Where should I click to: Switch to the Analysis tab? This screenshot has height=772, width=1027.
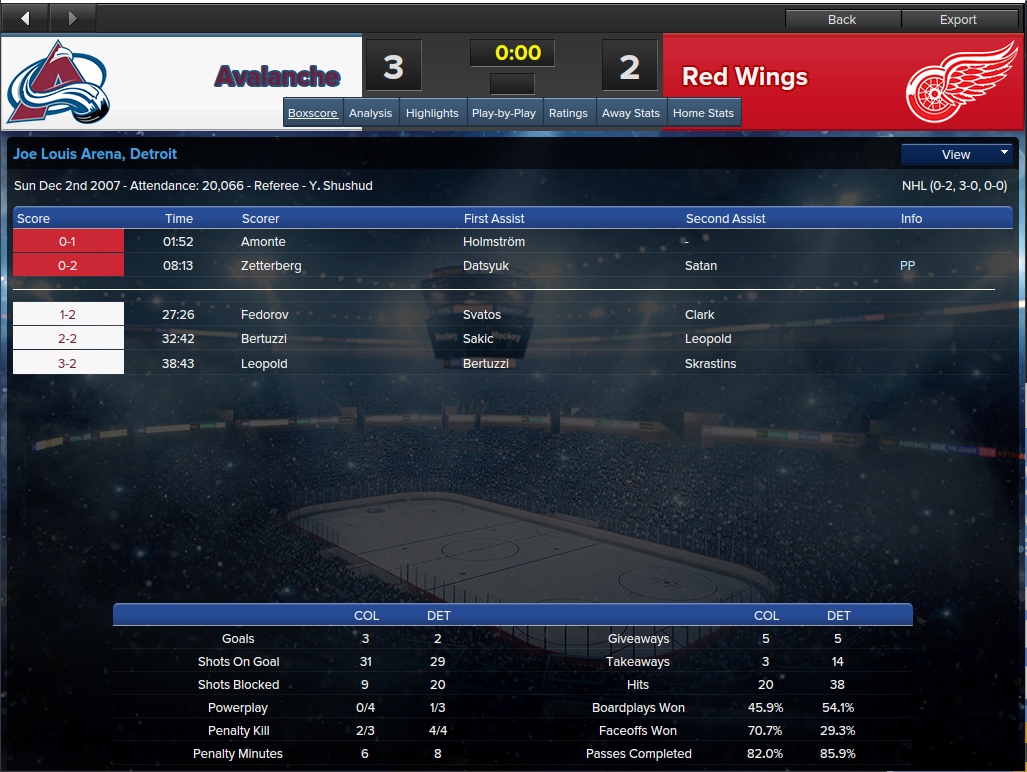(370, 113)
